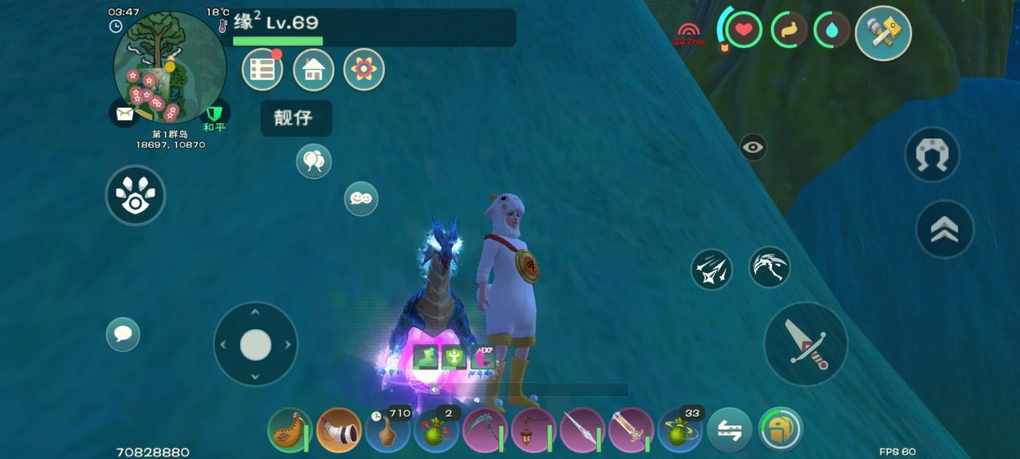Tap the home house button
This screenshot has width=1020, height=459.
pos(313,70)
